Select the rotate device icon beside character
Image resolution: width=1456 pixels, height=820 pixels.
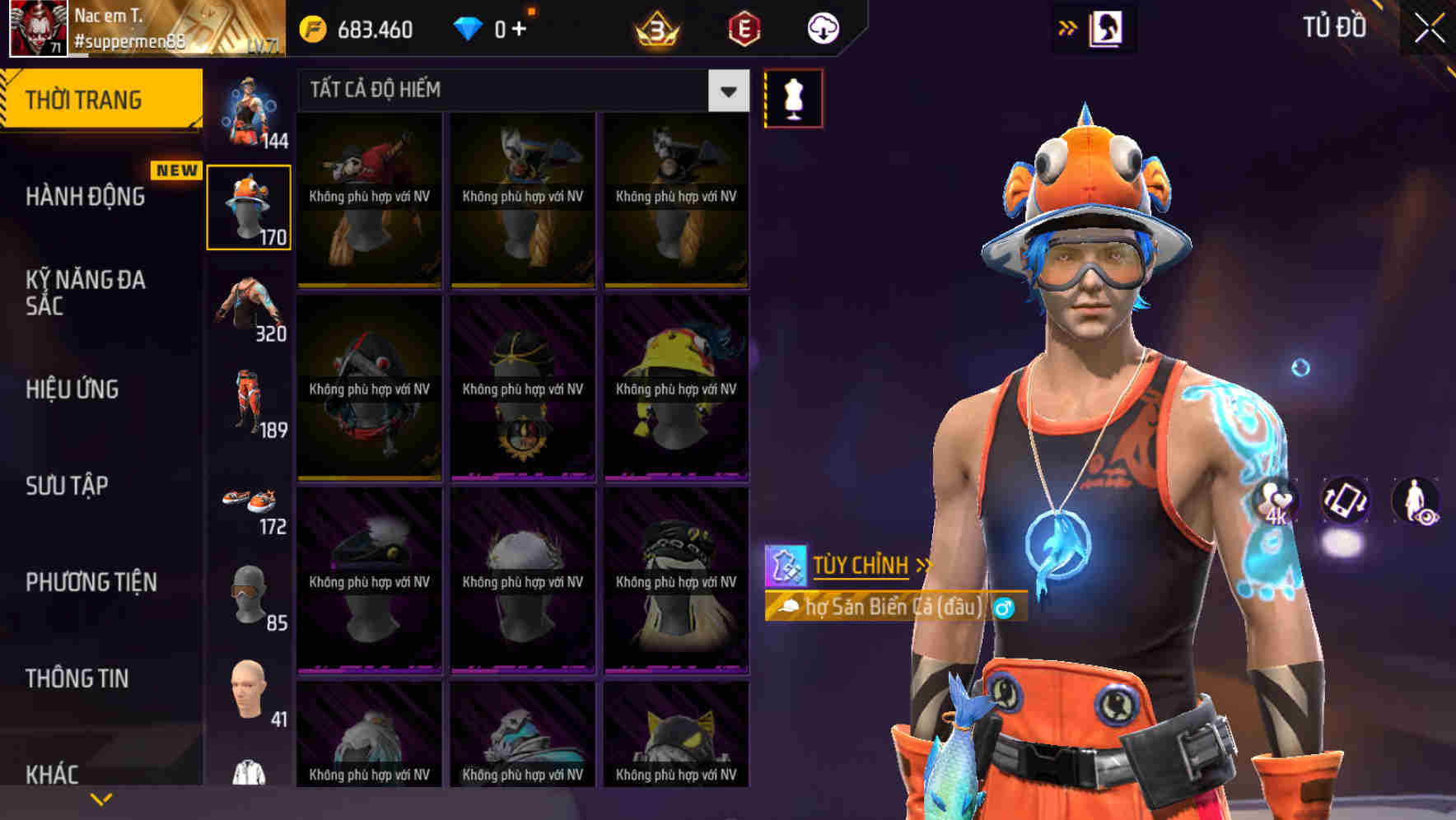pyautogui.click(x=1346, y=503)
